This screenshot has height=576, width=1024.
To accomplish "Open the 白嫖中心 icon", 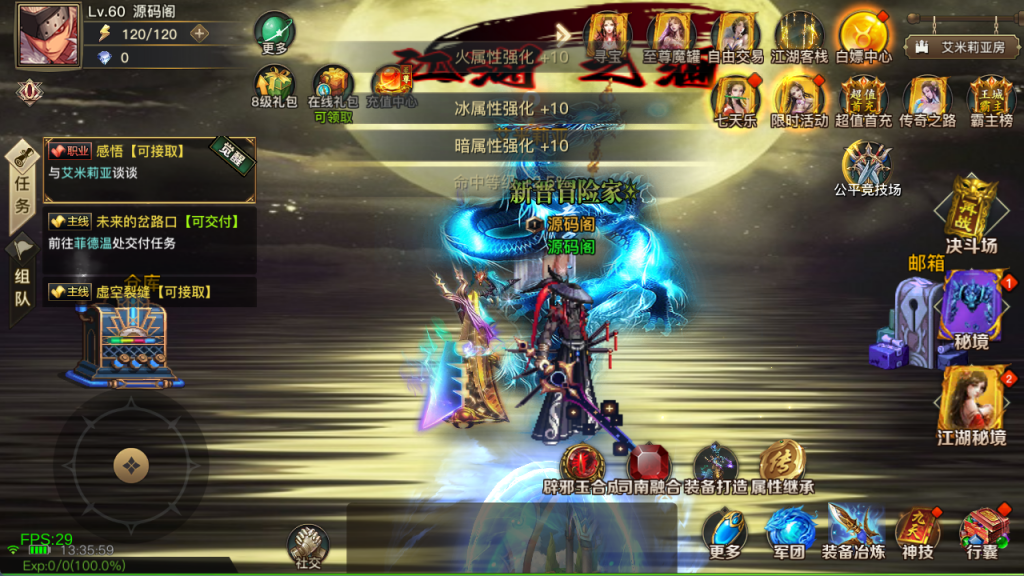I will (862, 34).
